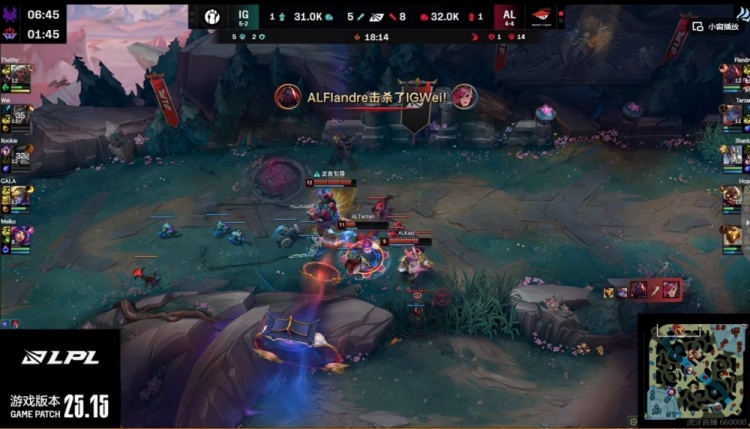Select Shanks' champion portrait
Screen dimensions: 750x429
pos(731,155)
